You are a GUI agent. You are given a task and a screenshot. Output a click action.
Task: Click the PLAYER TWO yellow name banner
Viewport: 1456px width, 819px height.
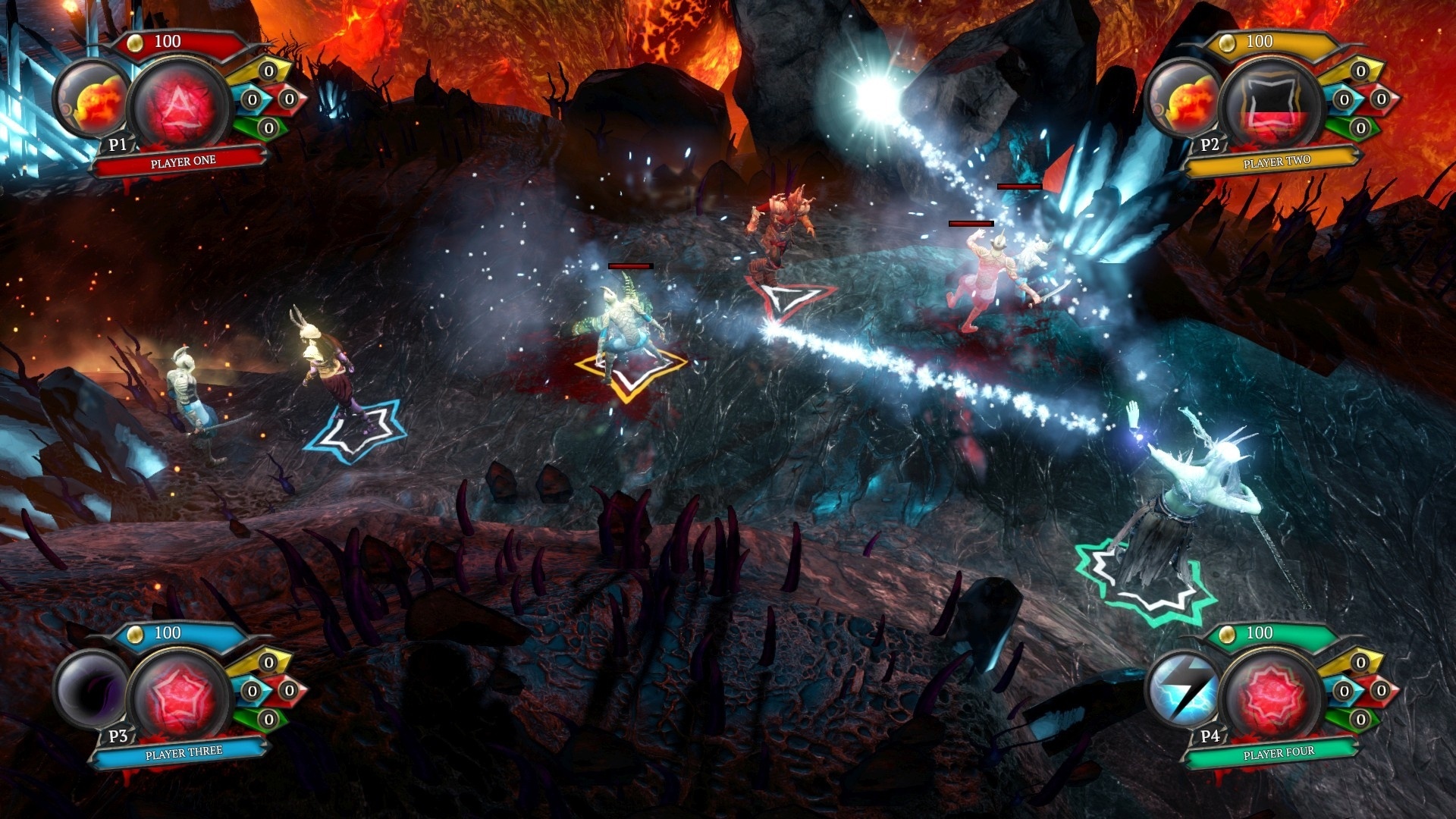1277,161
